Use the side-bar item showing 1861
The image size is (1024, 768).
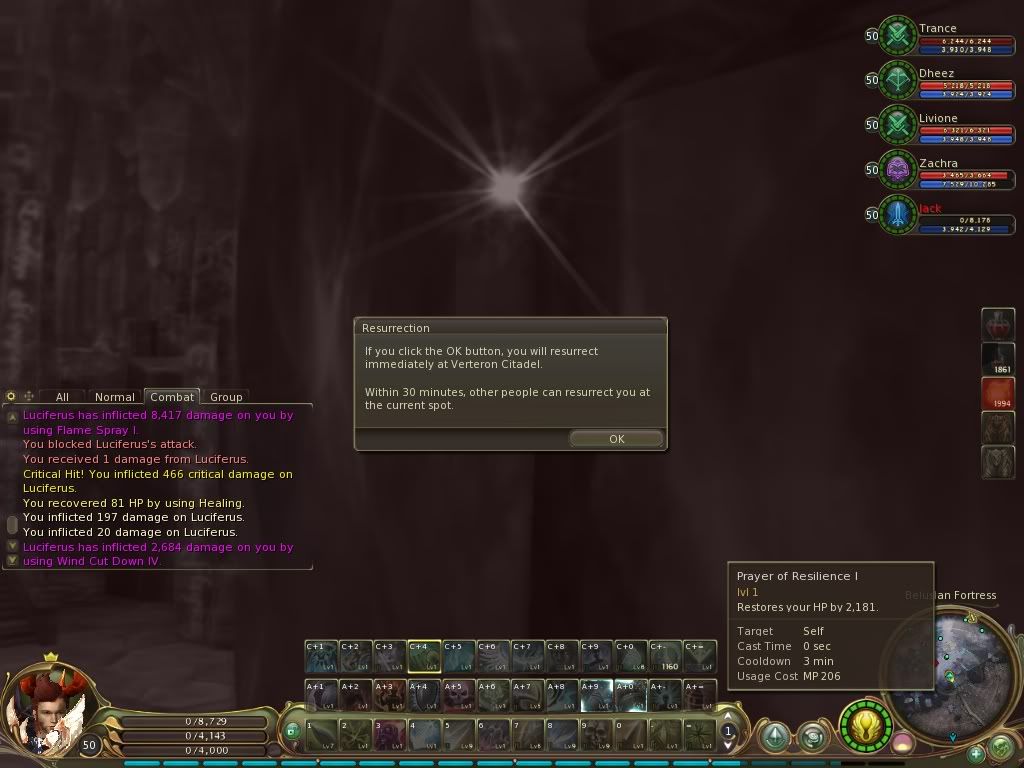998,358
